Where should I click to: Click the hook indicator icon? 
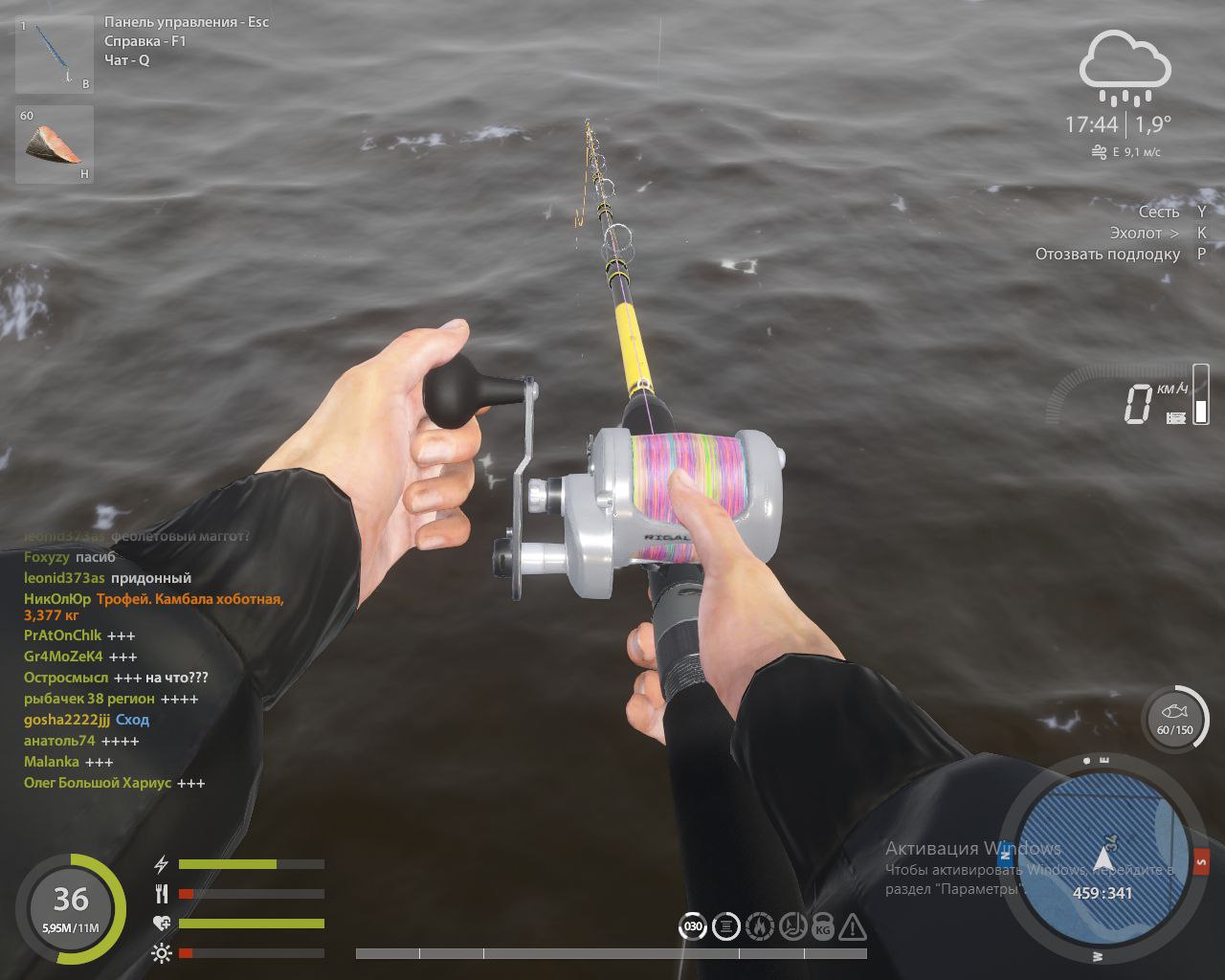791,926
